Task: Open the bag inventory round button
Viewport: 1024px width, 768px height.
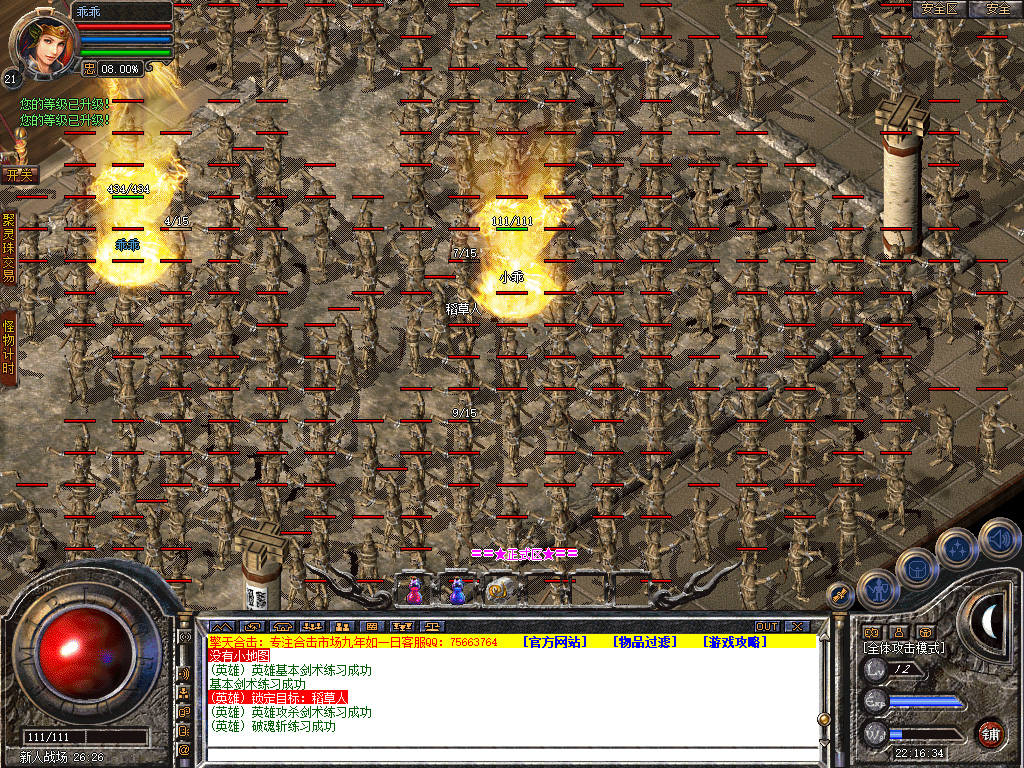Action: 916,568
